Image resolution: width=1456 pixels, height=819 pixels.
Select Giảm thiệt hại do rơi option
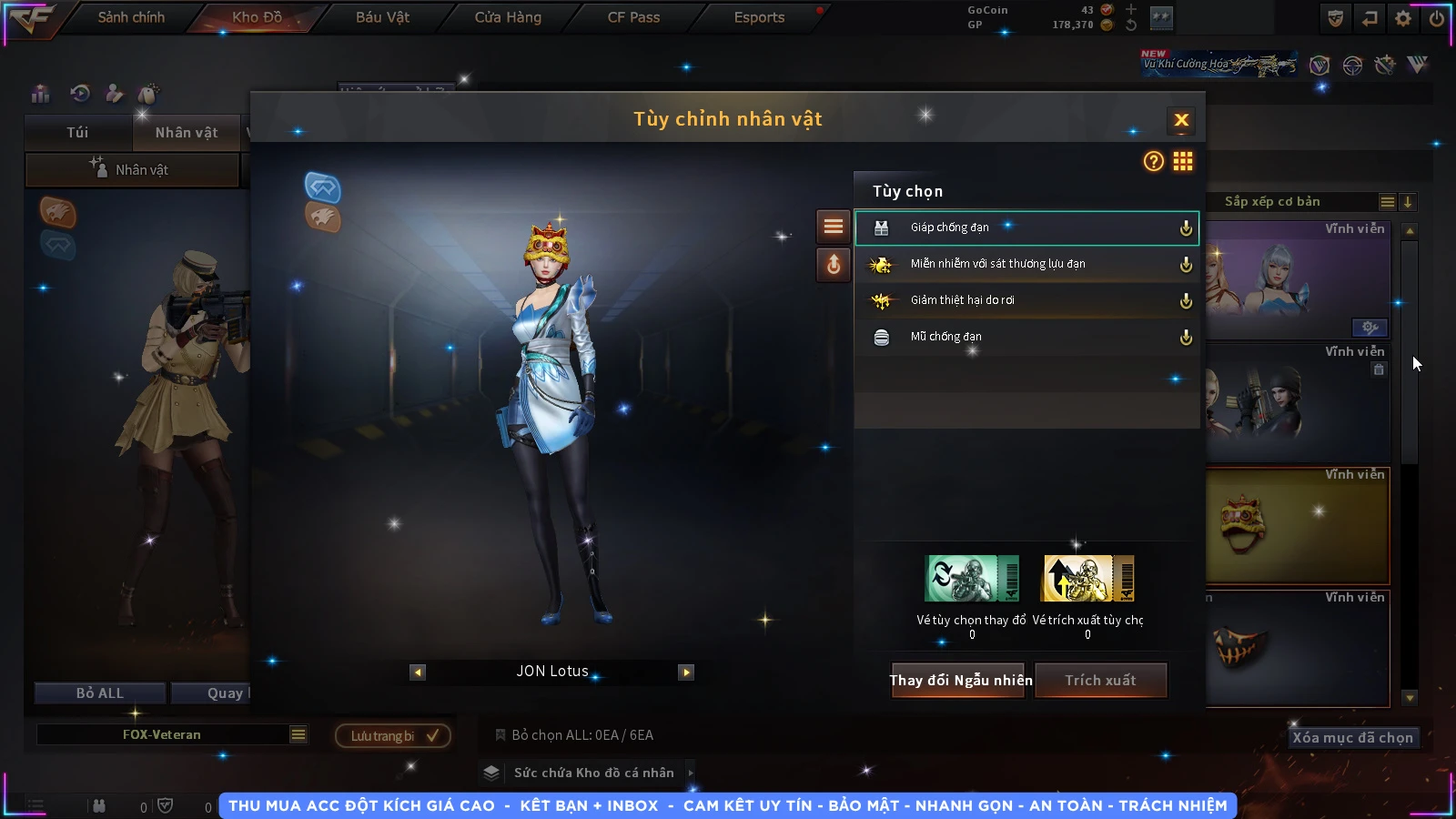(x=1026, y=300)
